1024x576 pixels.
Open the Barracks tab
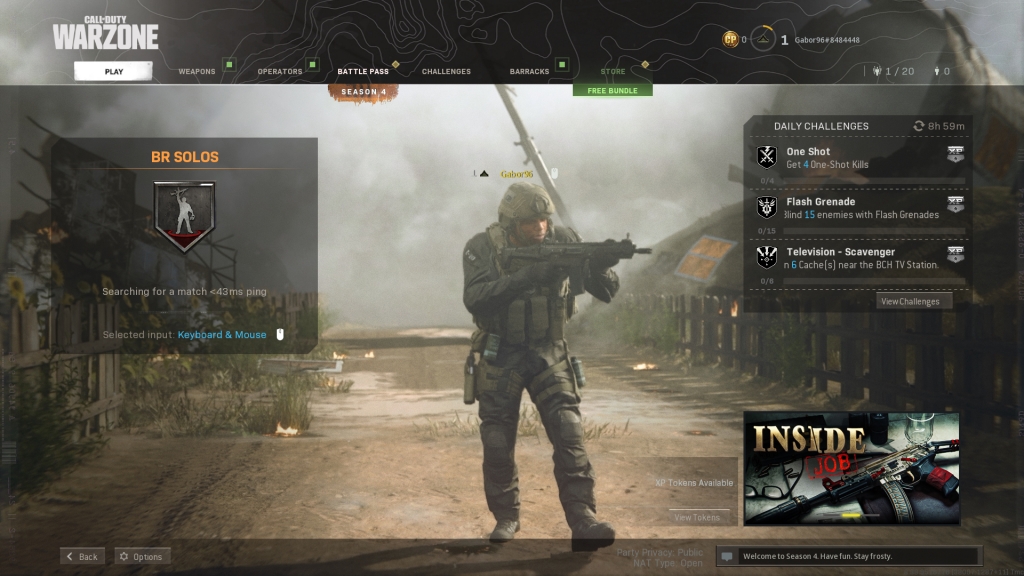coord(529,72)
